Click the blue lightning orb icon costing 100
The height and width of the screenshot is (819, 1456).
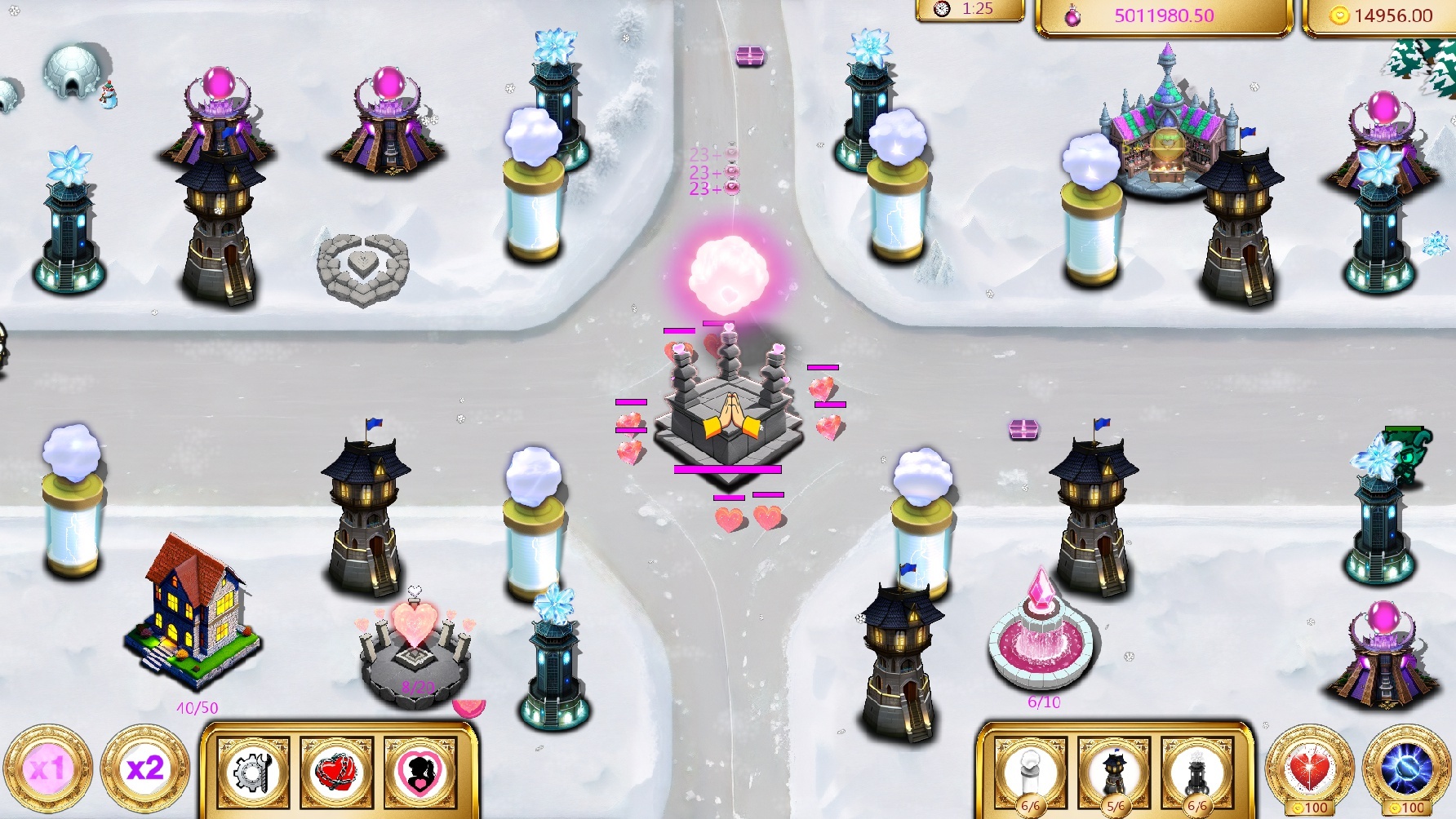pyautogui.click(x=1406, y=769)
